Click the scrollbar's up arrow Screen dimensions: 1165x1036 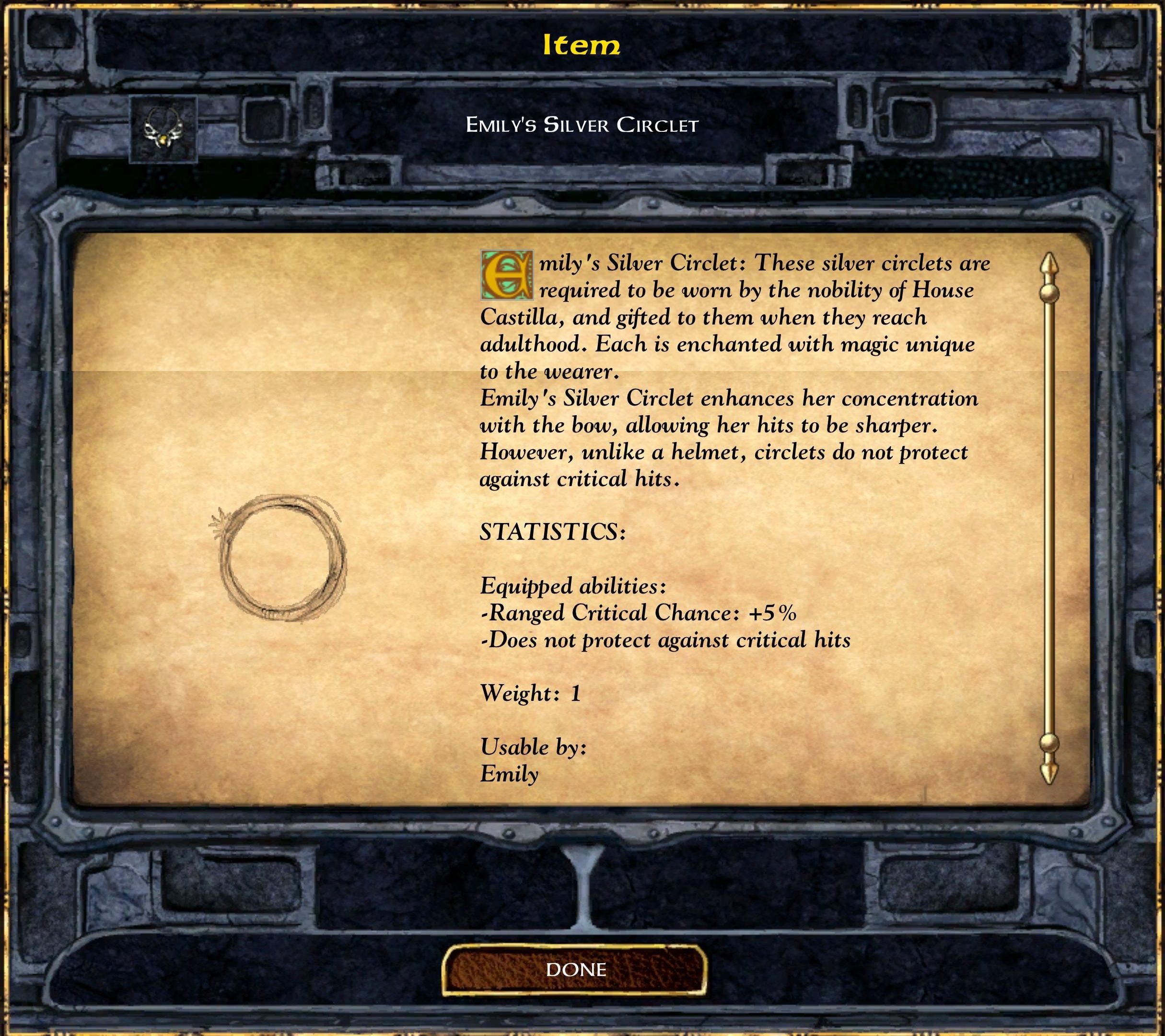pos(1049,267)
